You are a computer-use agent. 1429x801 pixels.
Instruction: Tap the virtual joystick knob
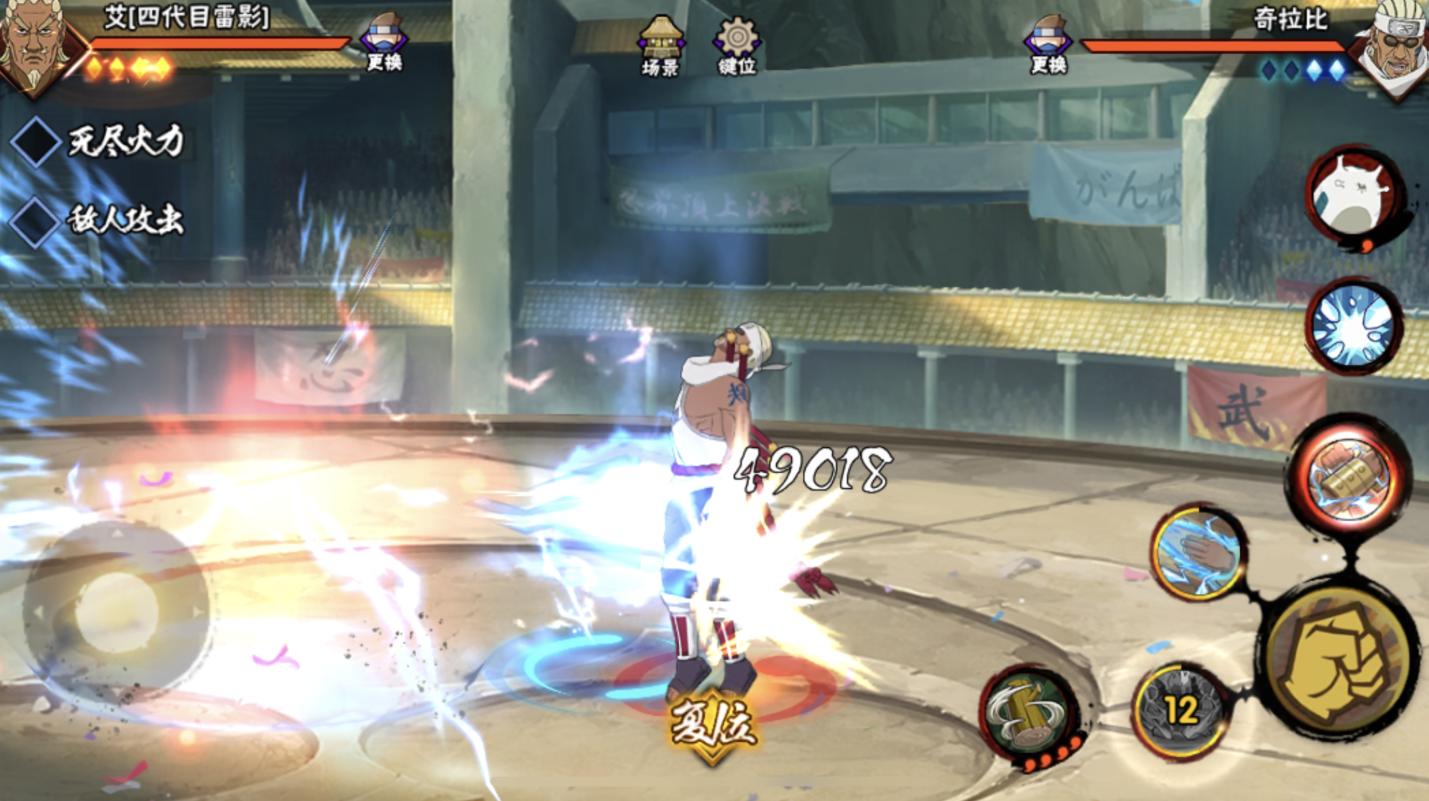point(117,612)
